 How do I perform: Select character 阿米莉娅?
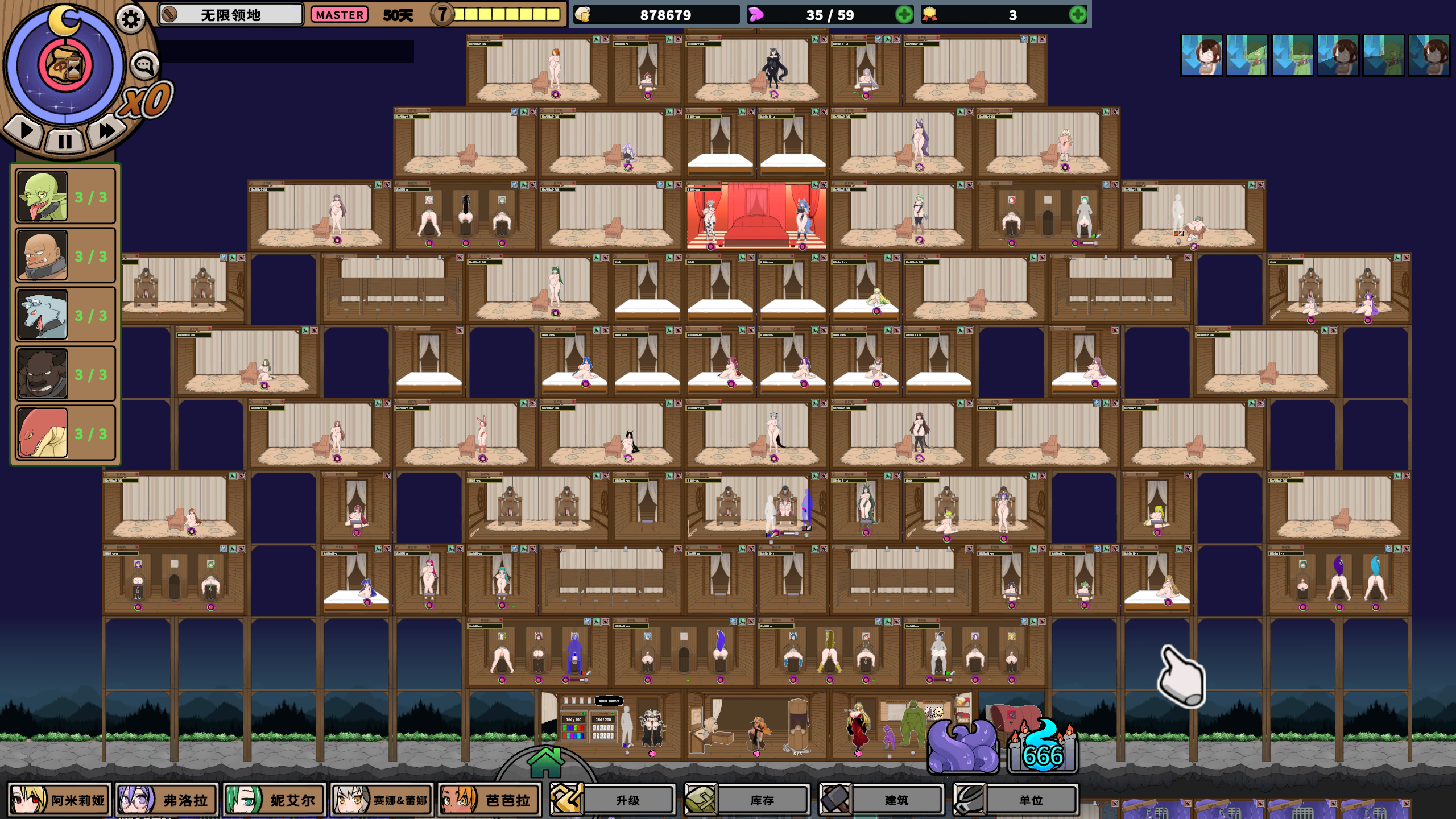pyautogui.click(x=59, y=800)
